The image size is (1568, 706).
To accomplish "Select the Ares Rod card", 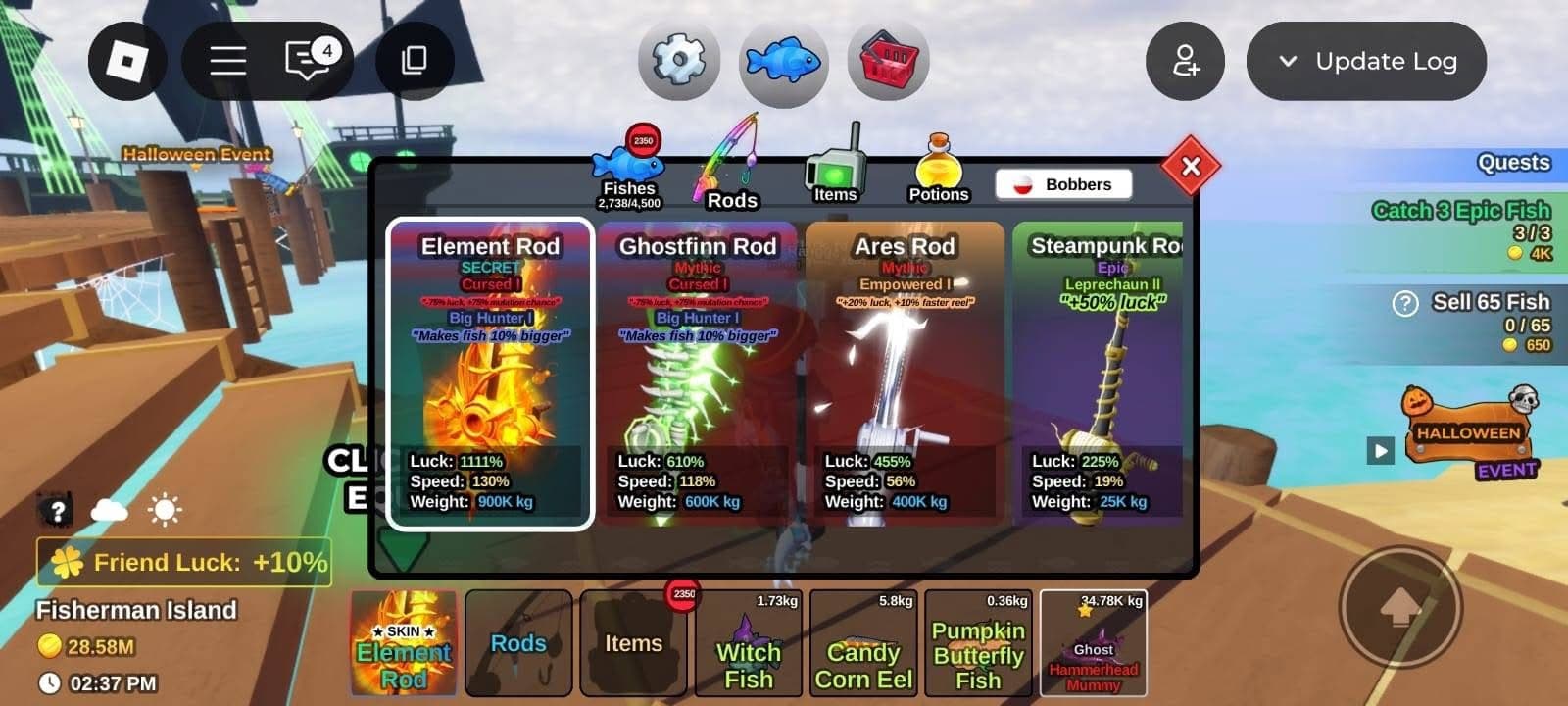I will (x=905, y=373).
